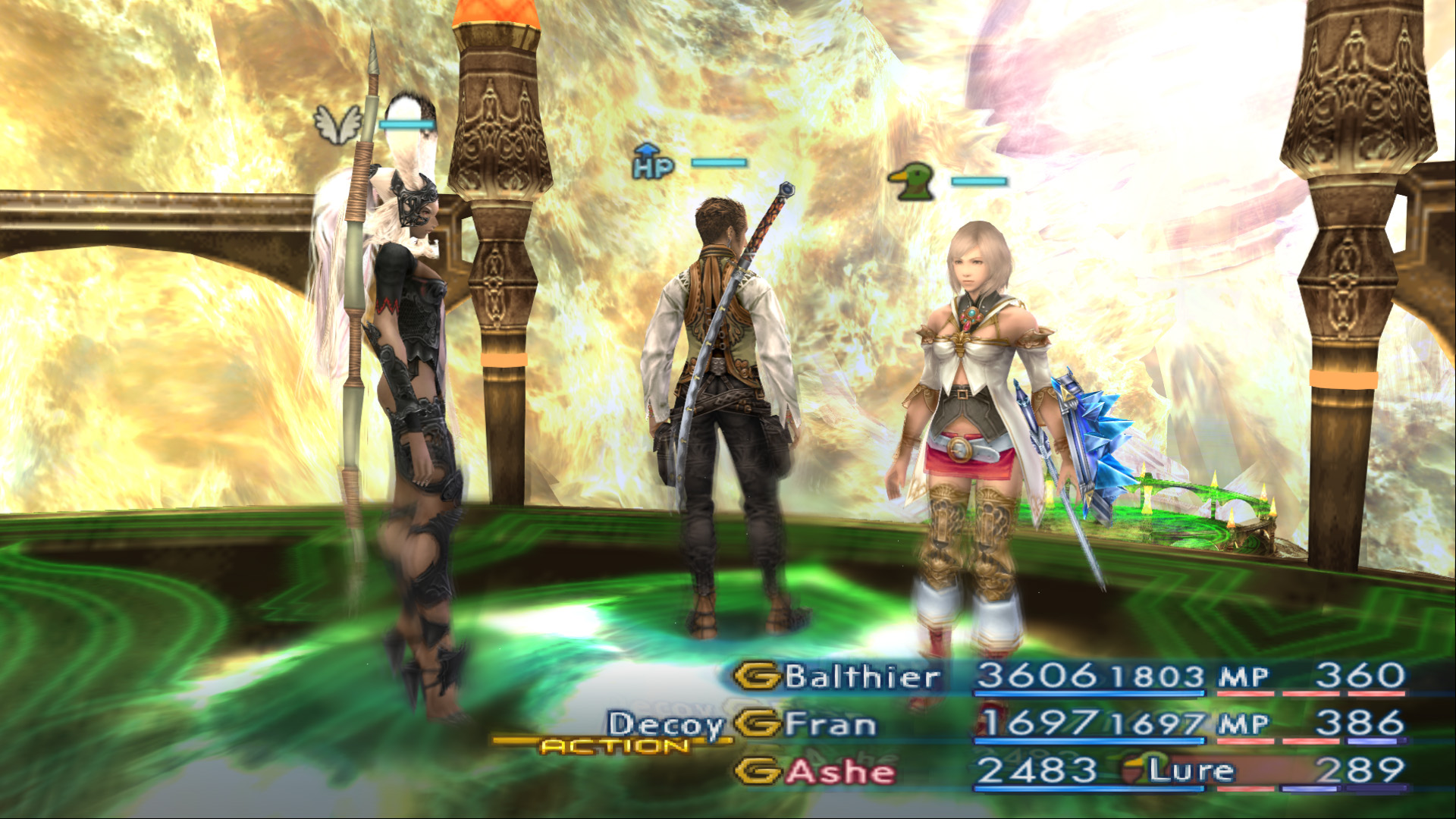The height and width of the screenshot is (819, 1456).
Task: Click the Lure status on Ashe's row
Action: tap(1191, 770)
